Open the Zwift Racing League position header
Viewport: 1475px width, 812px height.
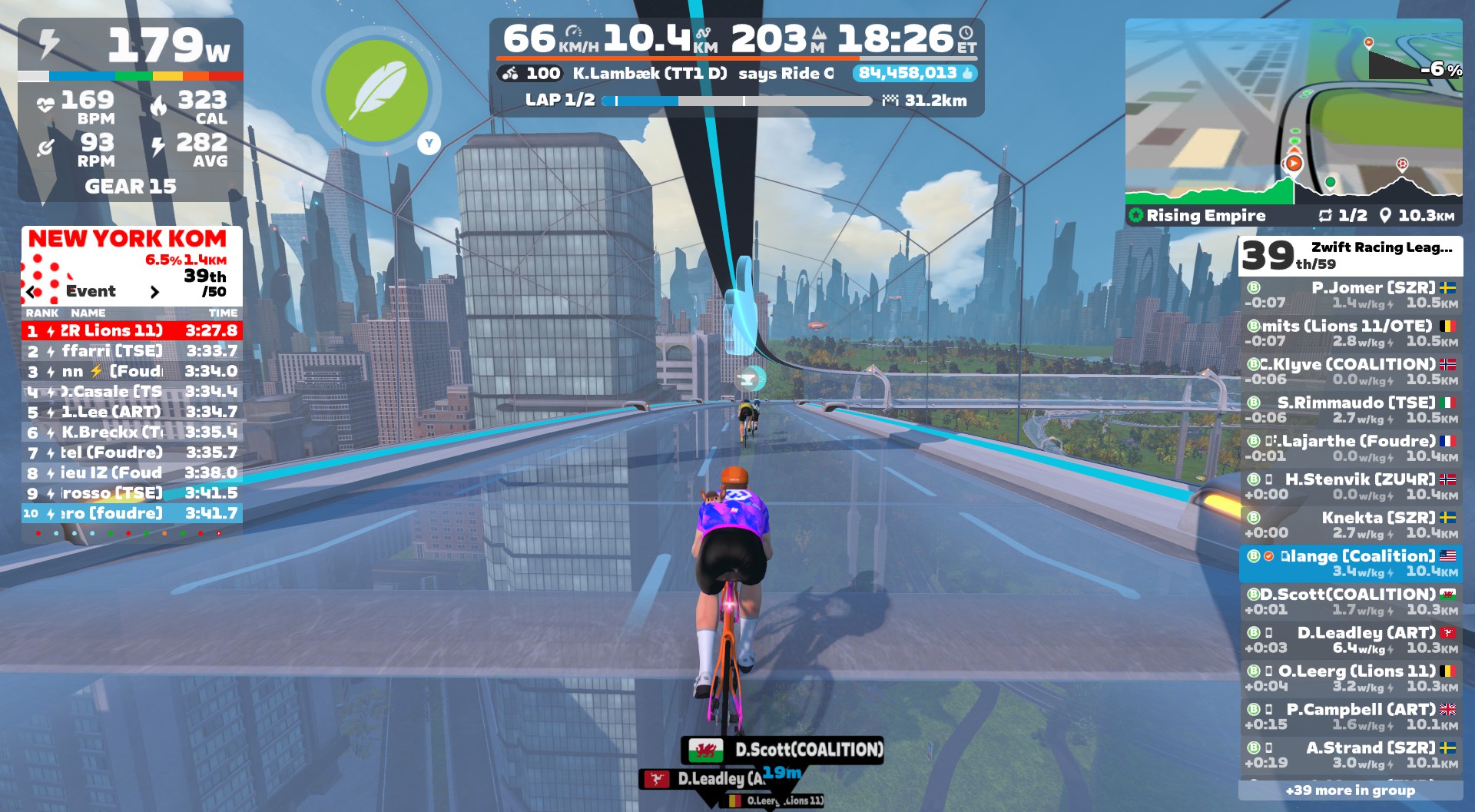click(1351, 256)
